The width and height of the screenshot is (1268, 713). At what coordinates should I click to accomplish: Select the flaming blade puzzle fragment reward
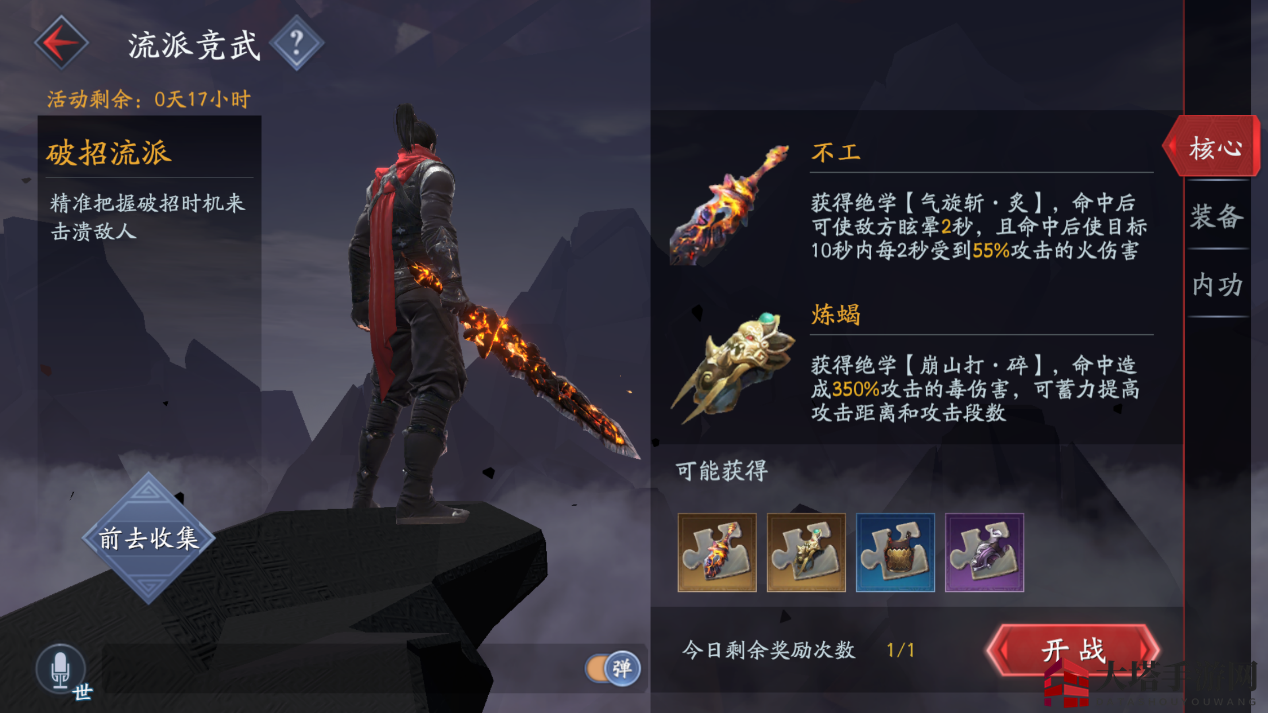(x=716, y=553)
